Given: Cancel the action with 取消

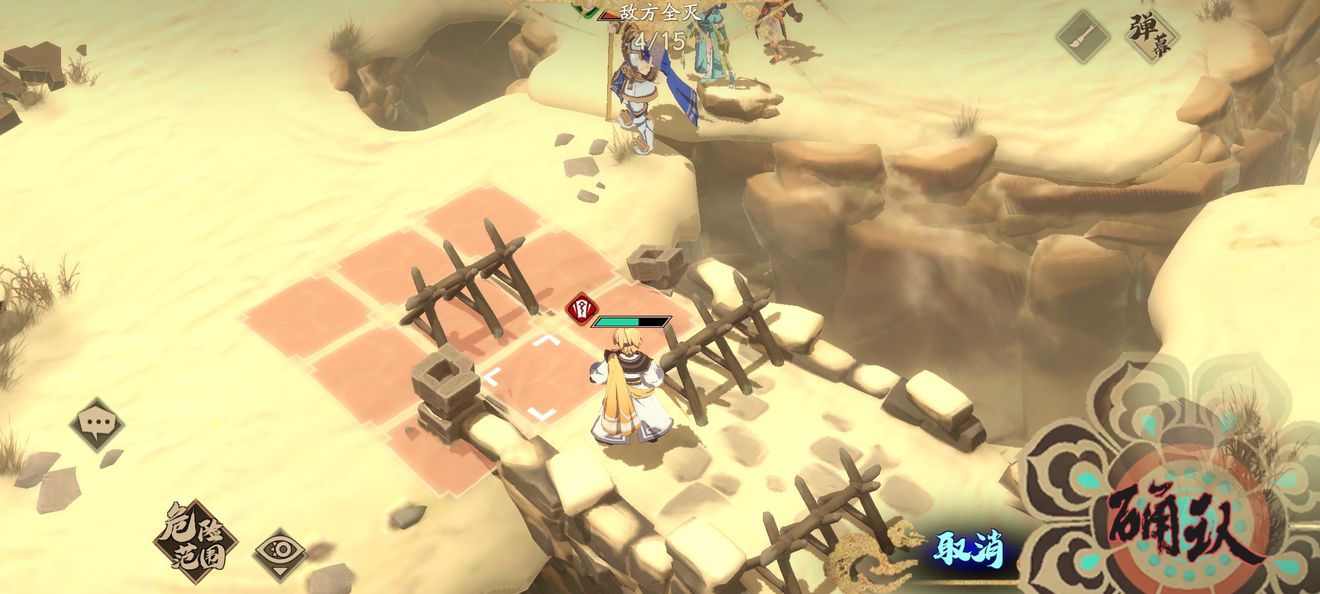Looking at the screenshot, I should click(x=968, y=549).
